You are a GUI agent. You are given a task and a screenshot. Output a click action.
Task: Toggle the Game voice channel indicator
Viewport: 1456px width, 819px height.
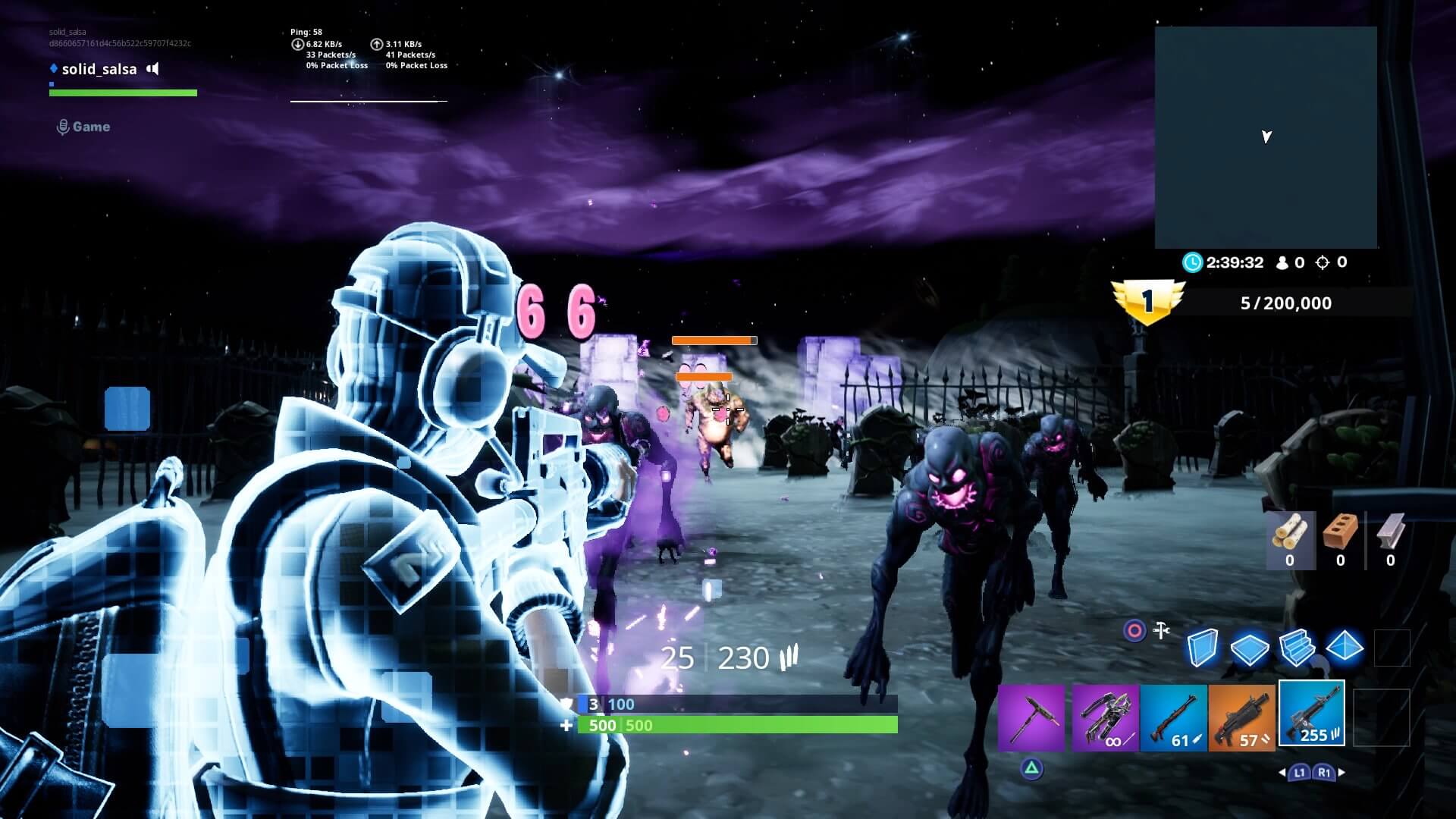click(x=63, y=126)
